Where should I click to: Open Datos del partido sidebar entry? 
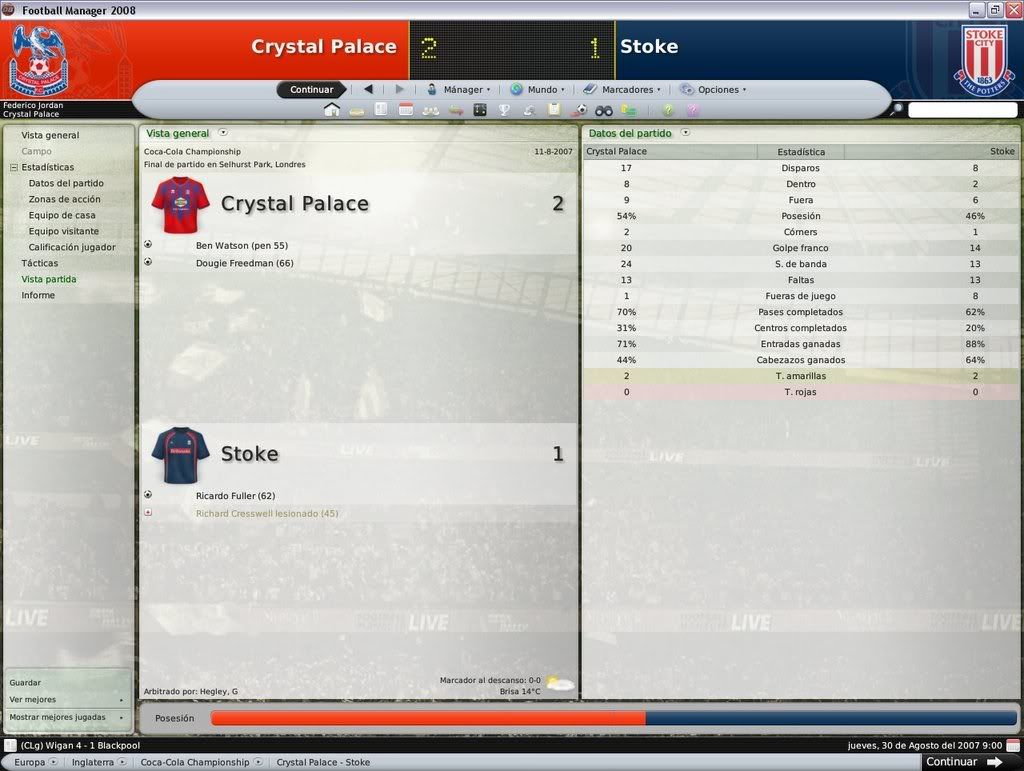[66, 183]
